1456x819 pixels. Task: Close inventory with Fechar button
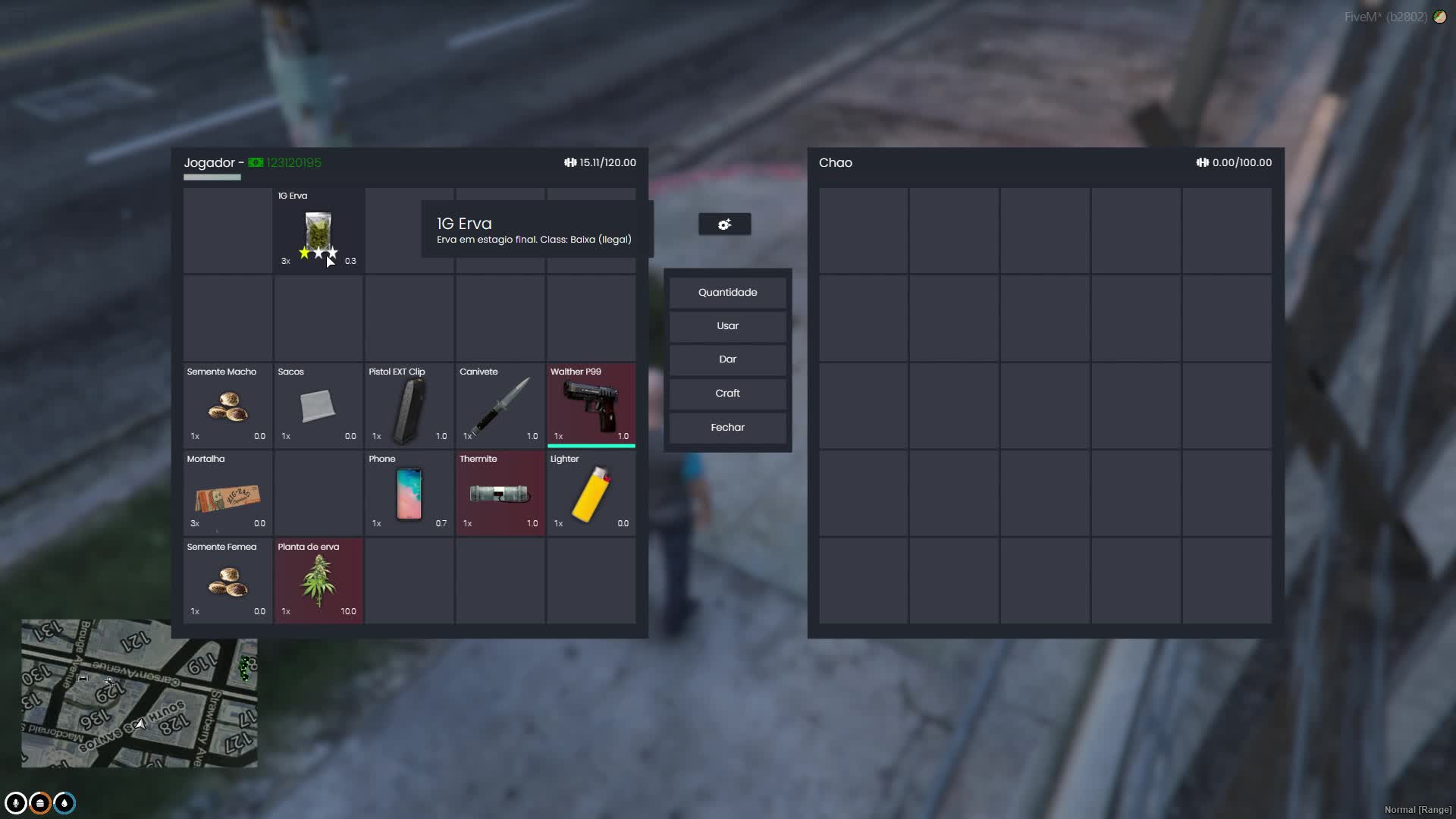(727, 428)
